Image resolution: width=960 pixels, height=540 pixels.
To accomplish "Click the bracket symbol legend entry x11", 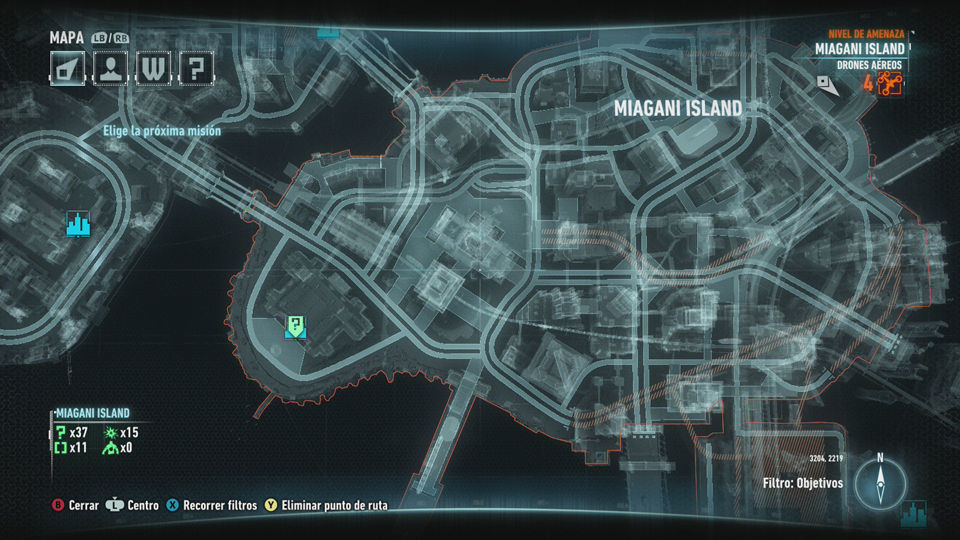I will 71,448.
